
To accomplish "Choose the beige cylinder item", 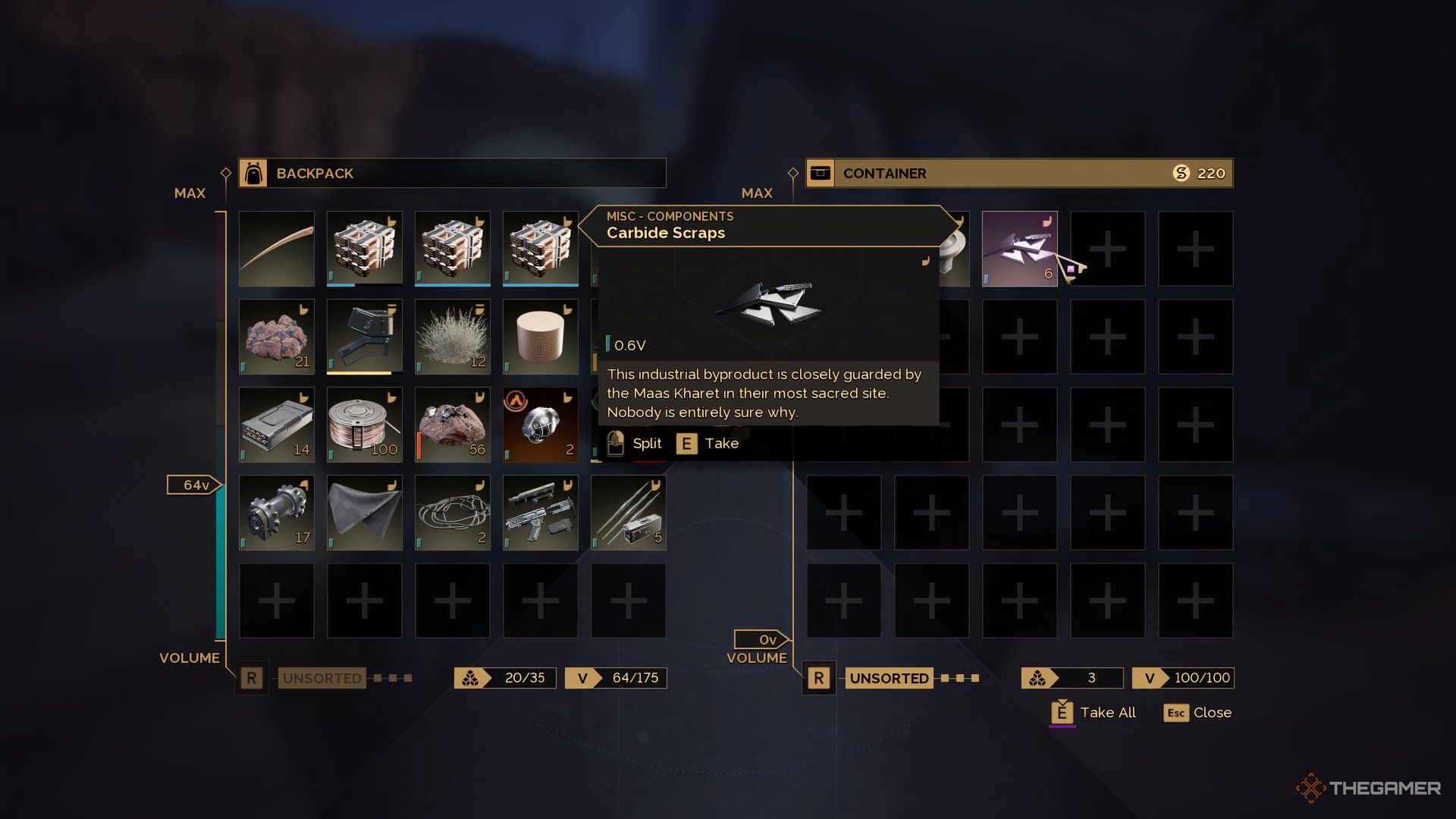I will coord(541,337).
